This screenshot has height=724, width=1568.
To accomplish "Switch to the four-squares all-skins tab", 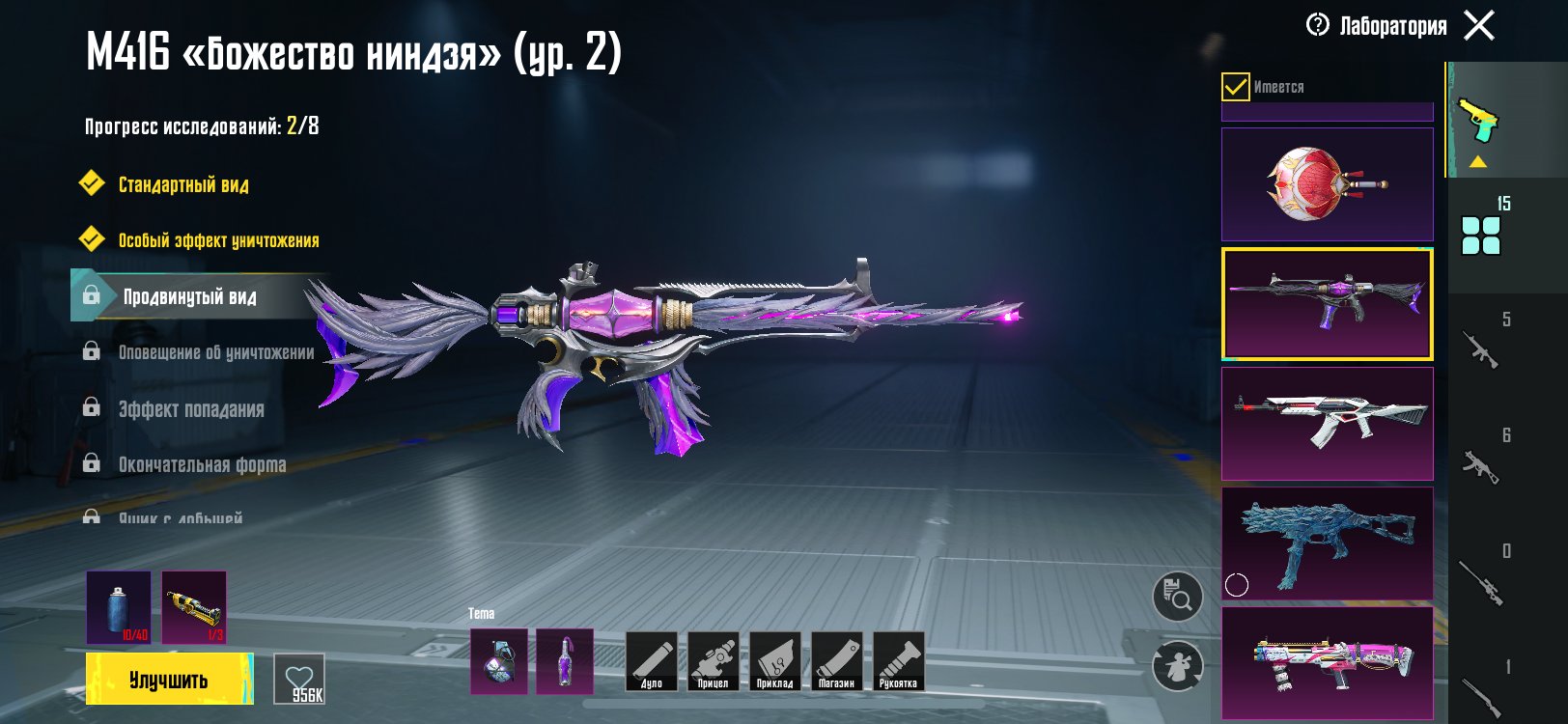I will (1481, 235).
